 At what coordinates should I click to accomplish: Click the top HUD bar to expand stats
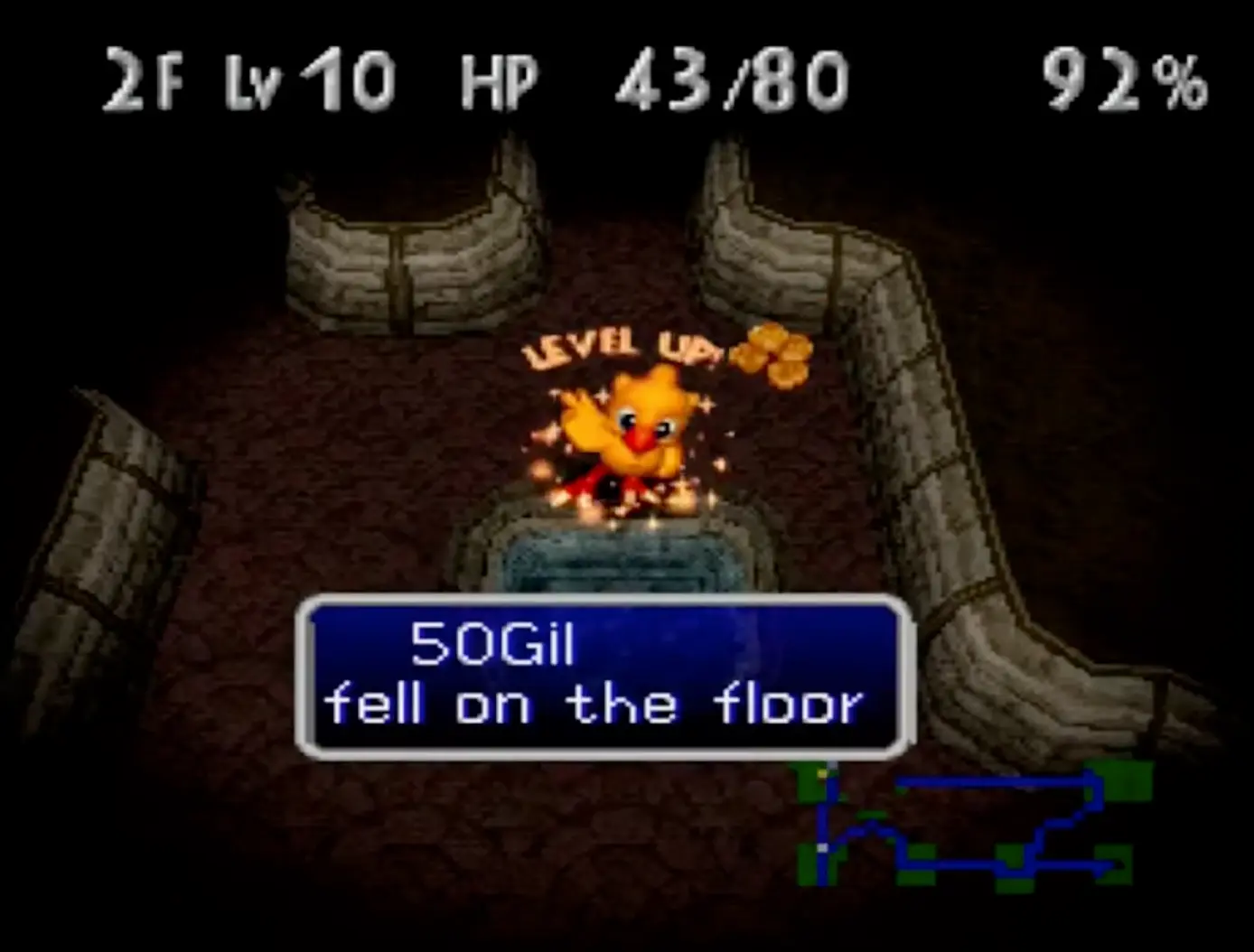[627, 81]
